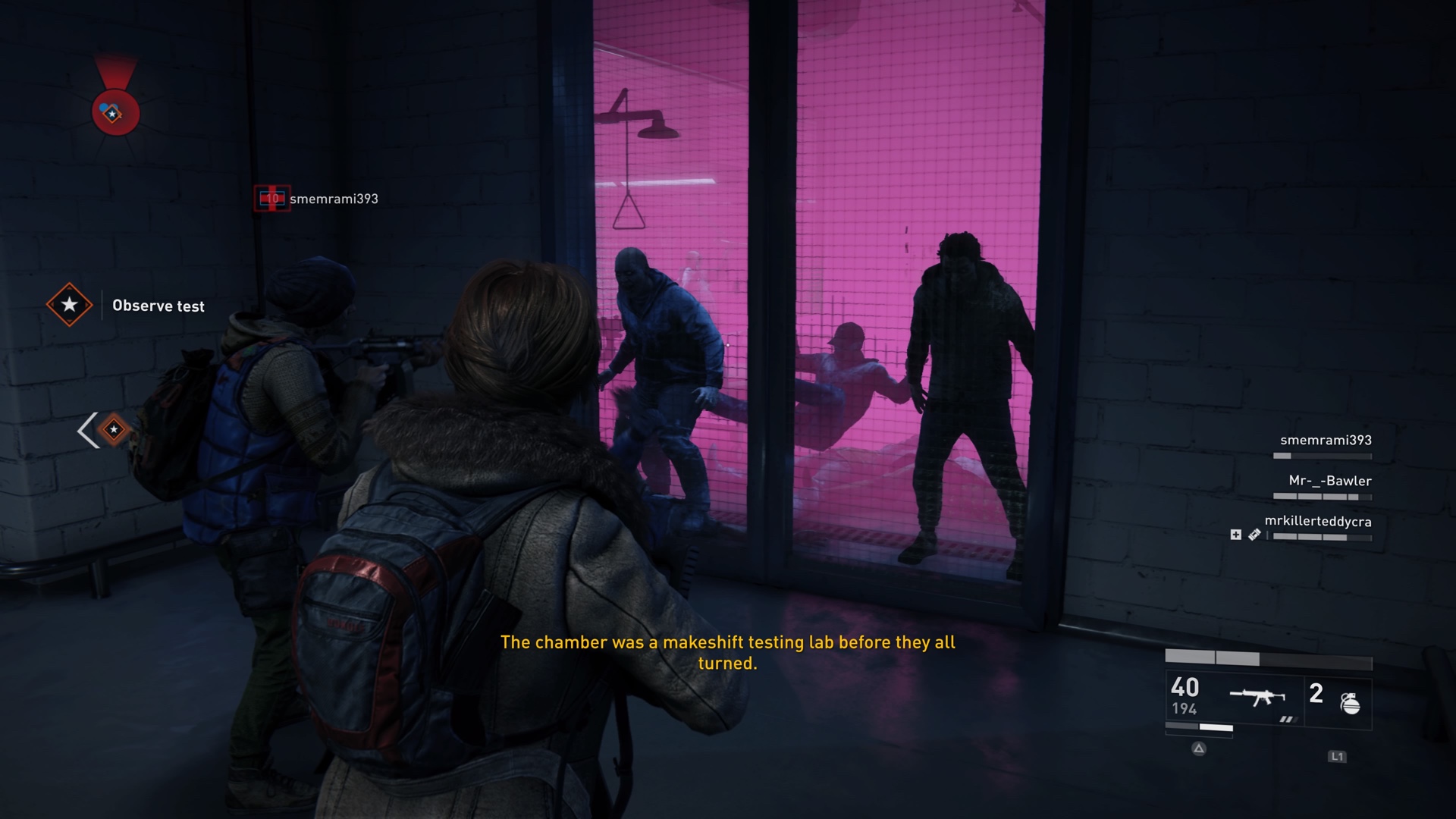Click the Observe test objective text
The height and width of the screenshot is (819, 1456).
coord(158,306)
